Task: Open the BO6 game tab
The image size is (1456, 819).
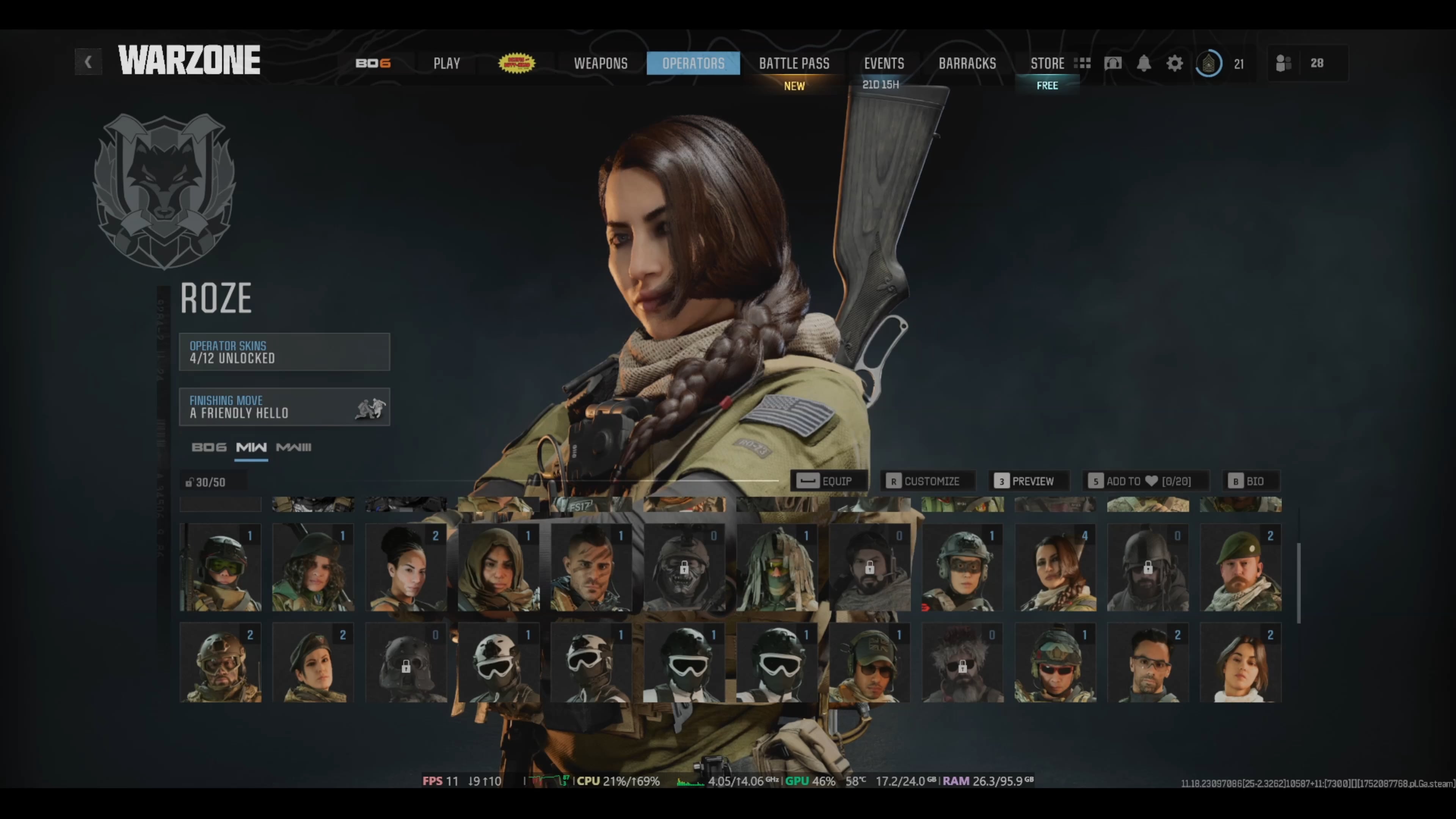Action: (373, 63)
